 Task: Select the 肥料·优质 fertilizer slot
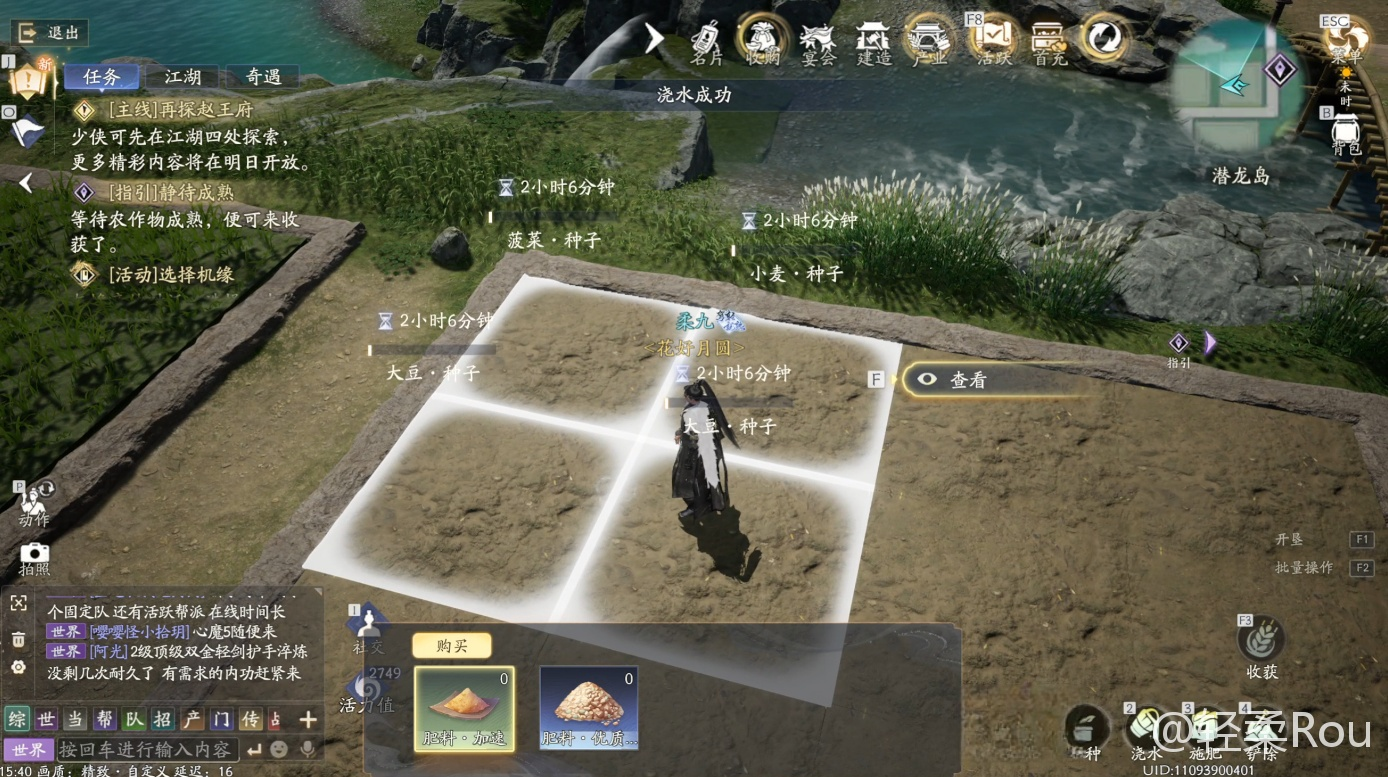589,708
